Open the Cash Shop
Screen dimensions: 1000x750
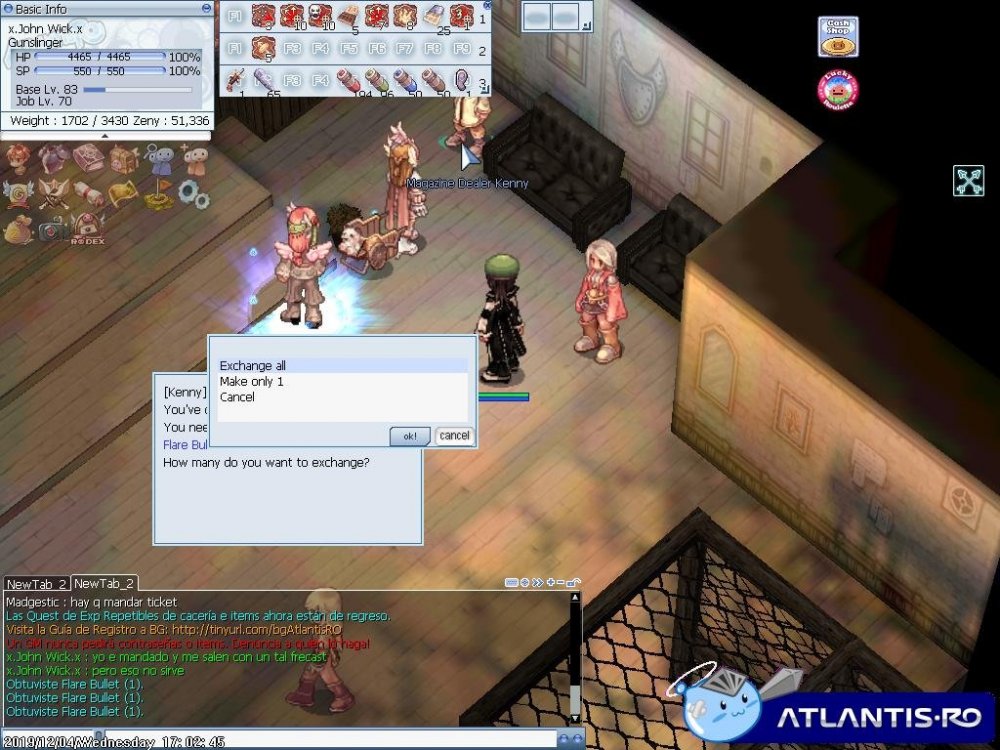pos(838,37)
